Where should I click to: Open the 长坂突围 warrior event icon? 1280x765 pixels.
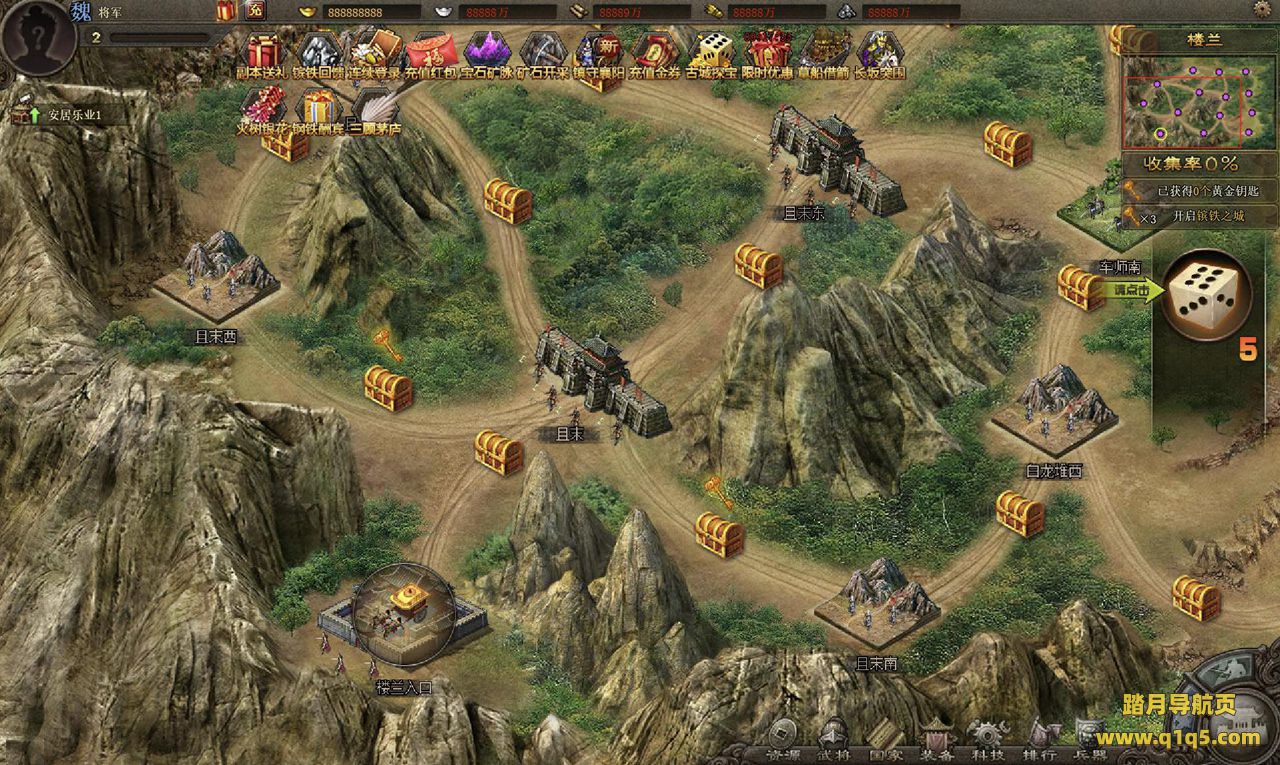pos(880,50)
